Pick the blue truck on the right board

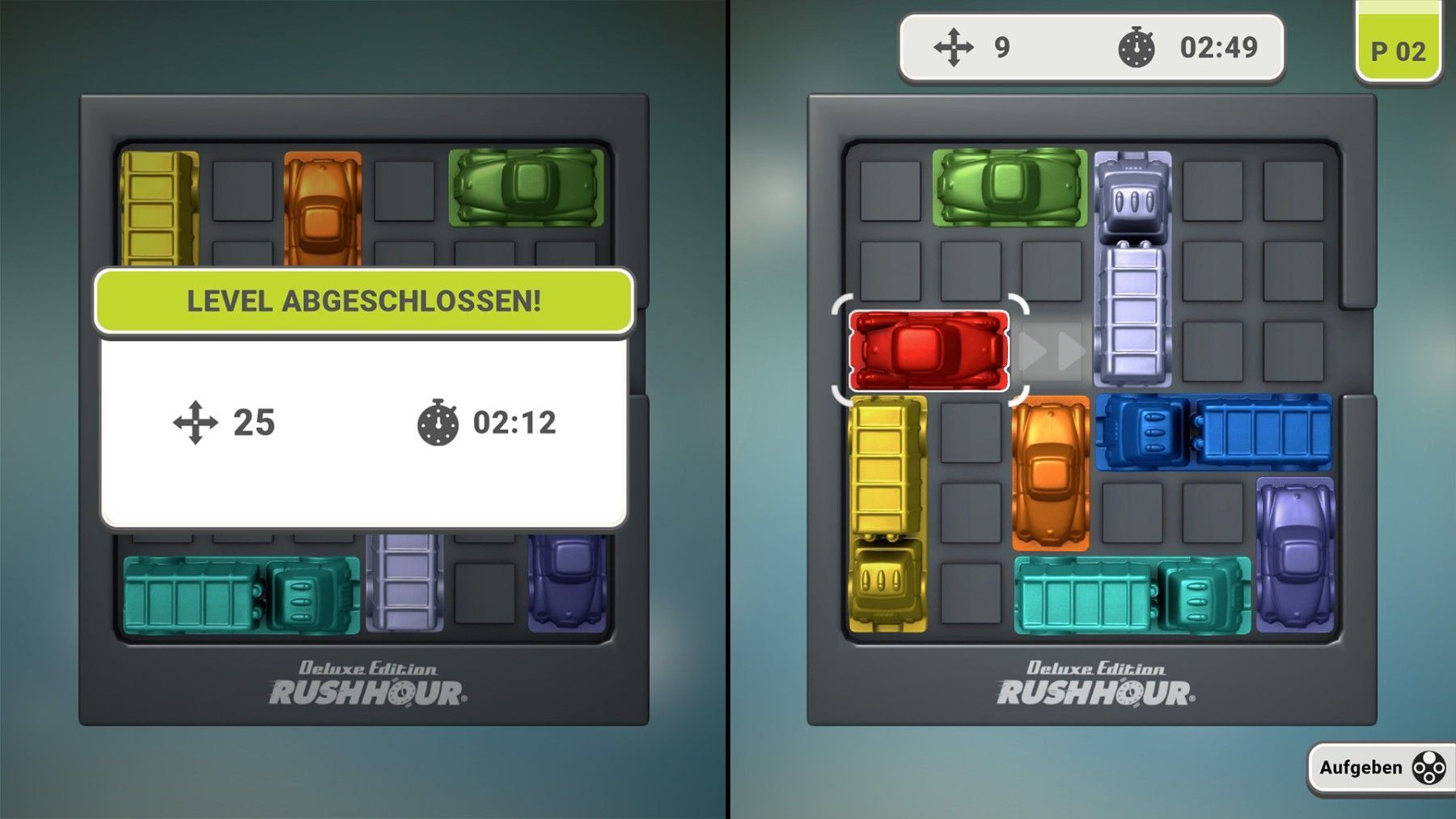point(1213,433)
